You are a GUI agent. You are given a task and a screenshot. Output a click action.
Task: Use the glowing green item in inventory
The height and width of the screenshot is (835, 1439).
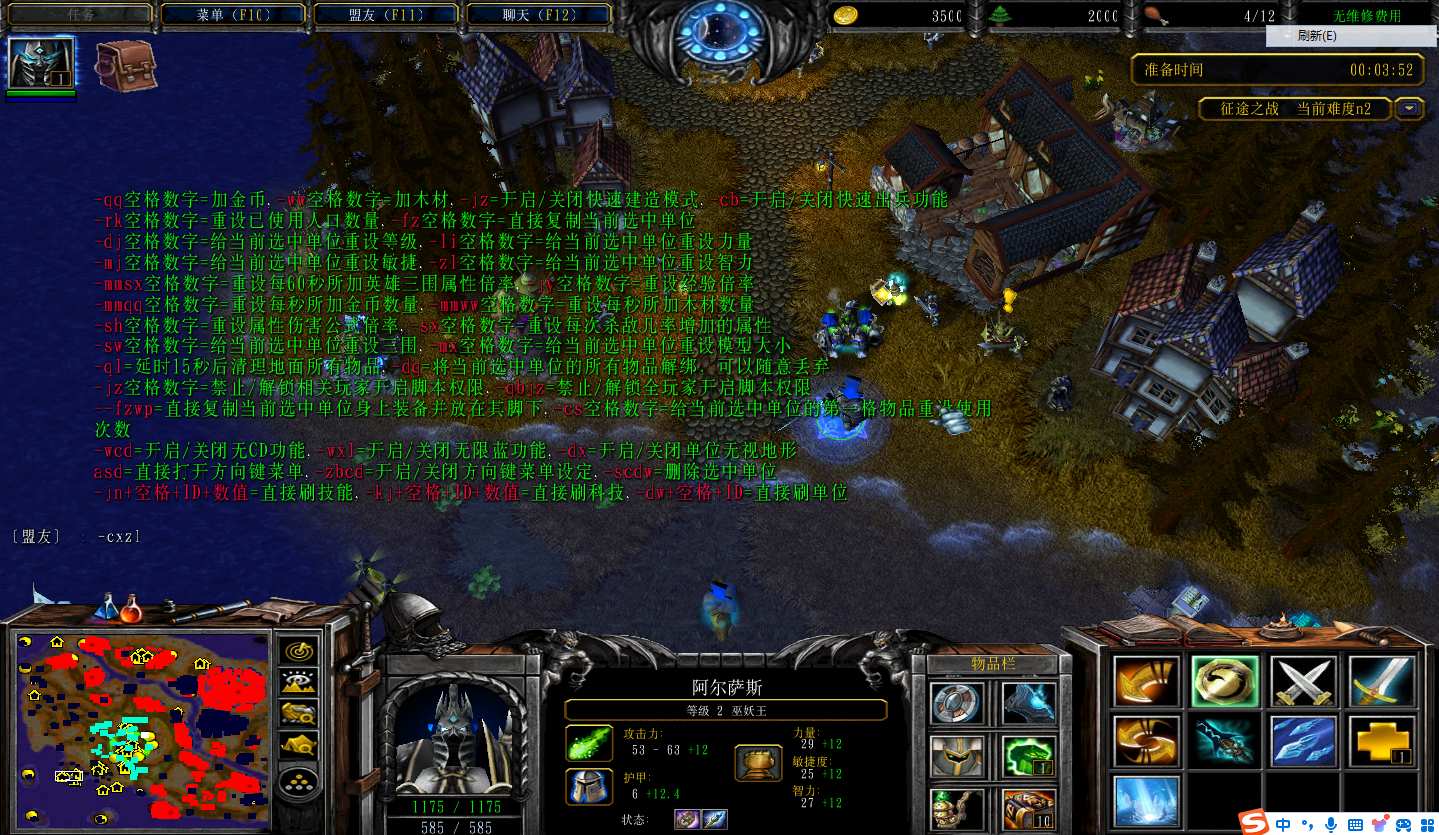click(1027, 756)
